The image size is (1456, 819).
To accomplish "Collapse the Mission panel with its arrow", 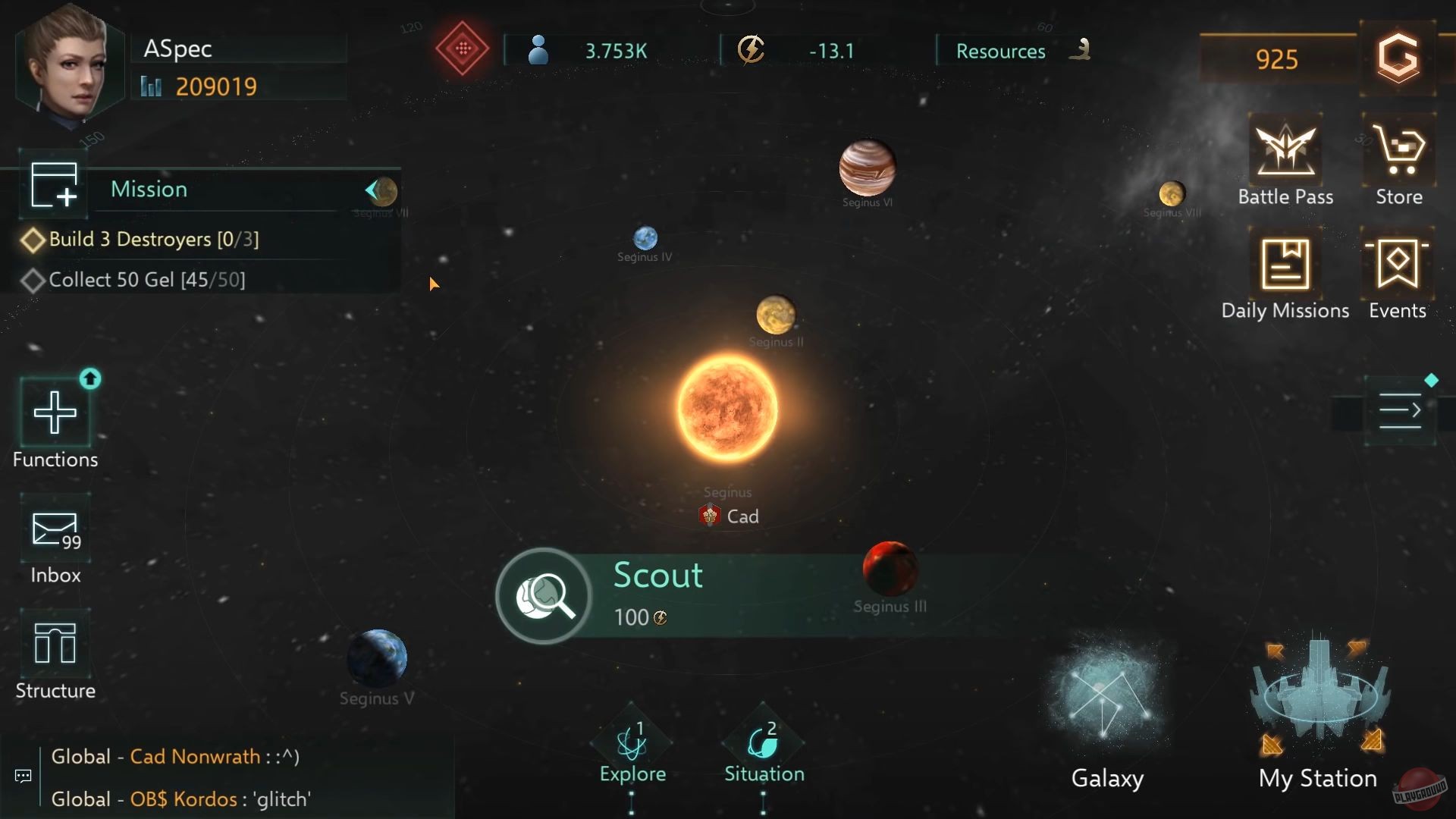I will 373,190.
